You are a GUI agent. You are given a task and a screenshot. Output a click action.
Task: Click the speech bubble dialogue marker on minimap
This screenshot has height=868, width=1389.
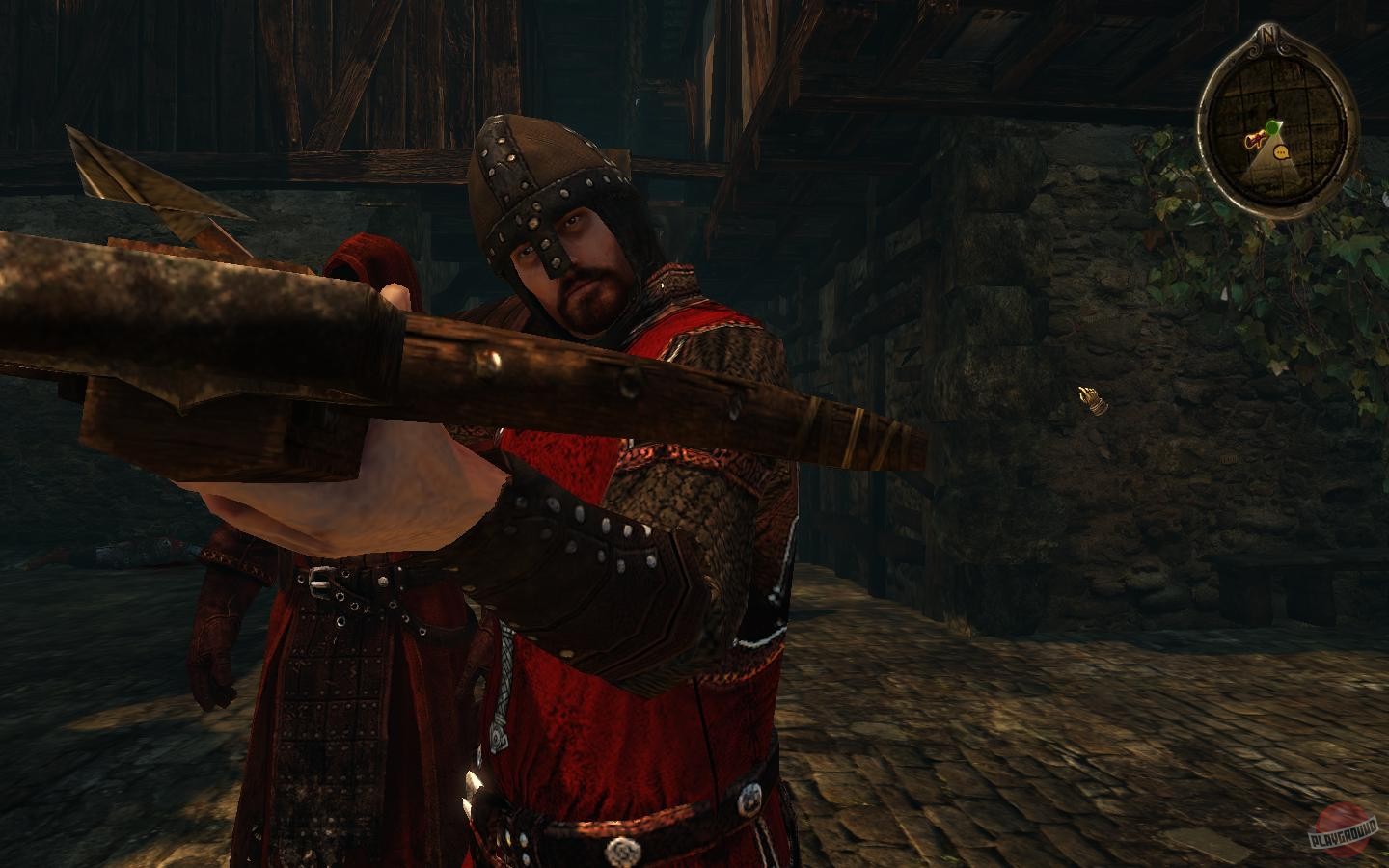(x=1281, y=152)
